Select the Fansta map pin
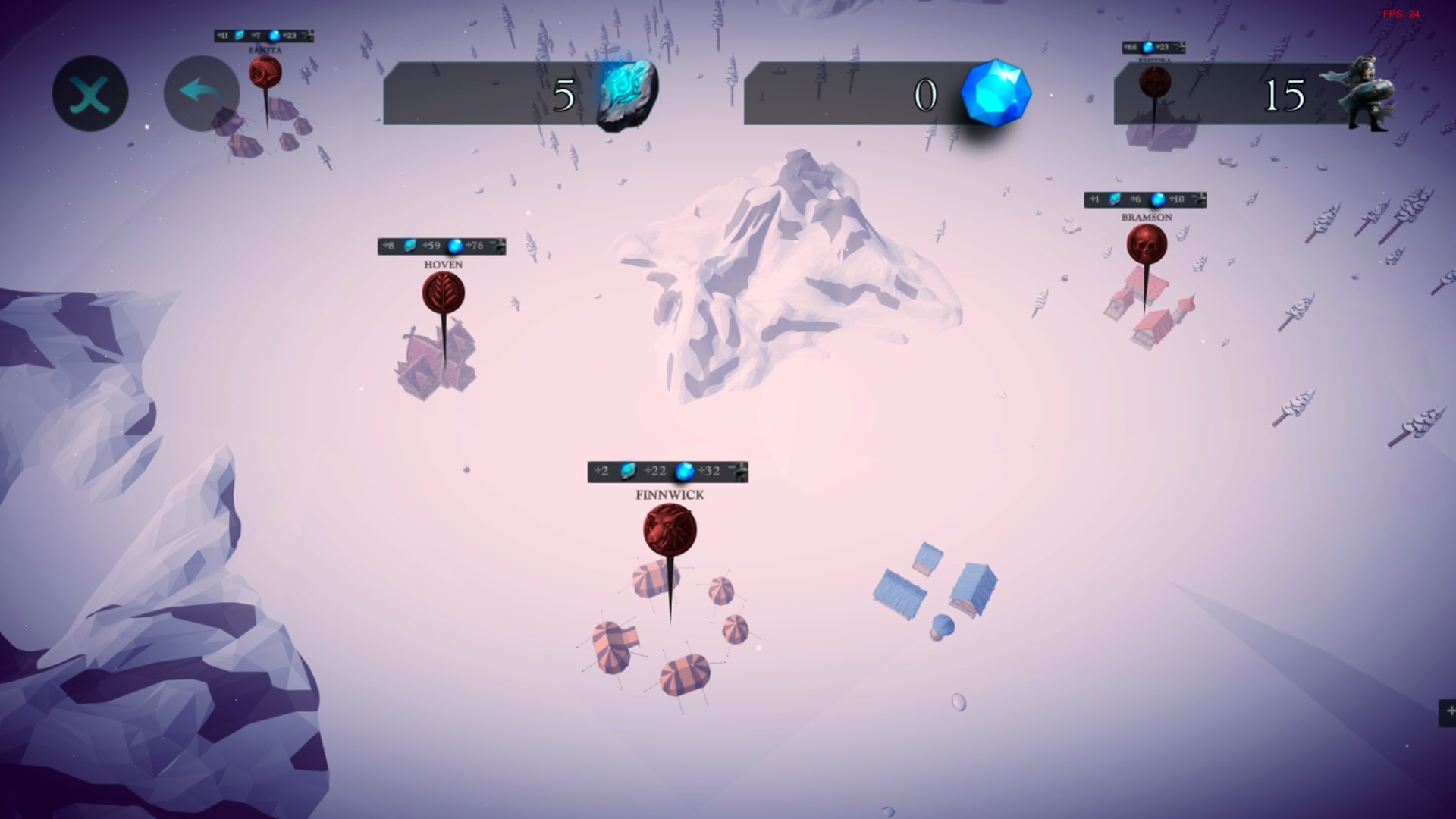This screenshot has height=819, width=1456. (x=265, y=74)
